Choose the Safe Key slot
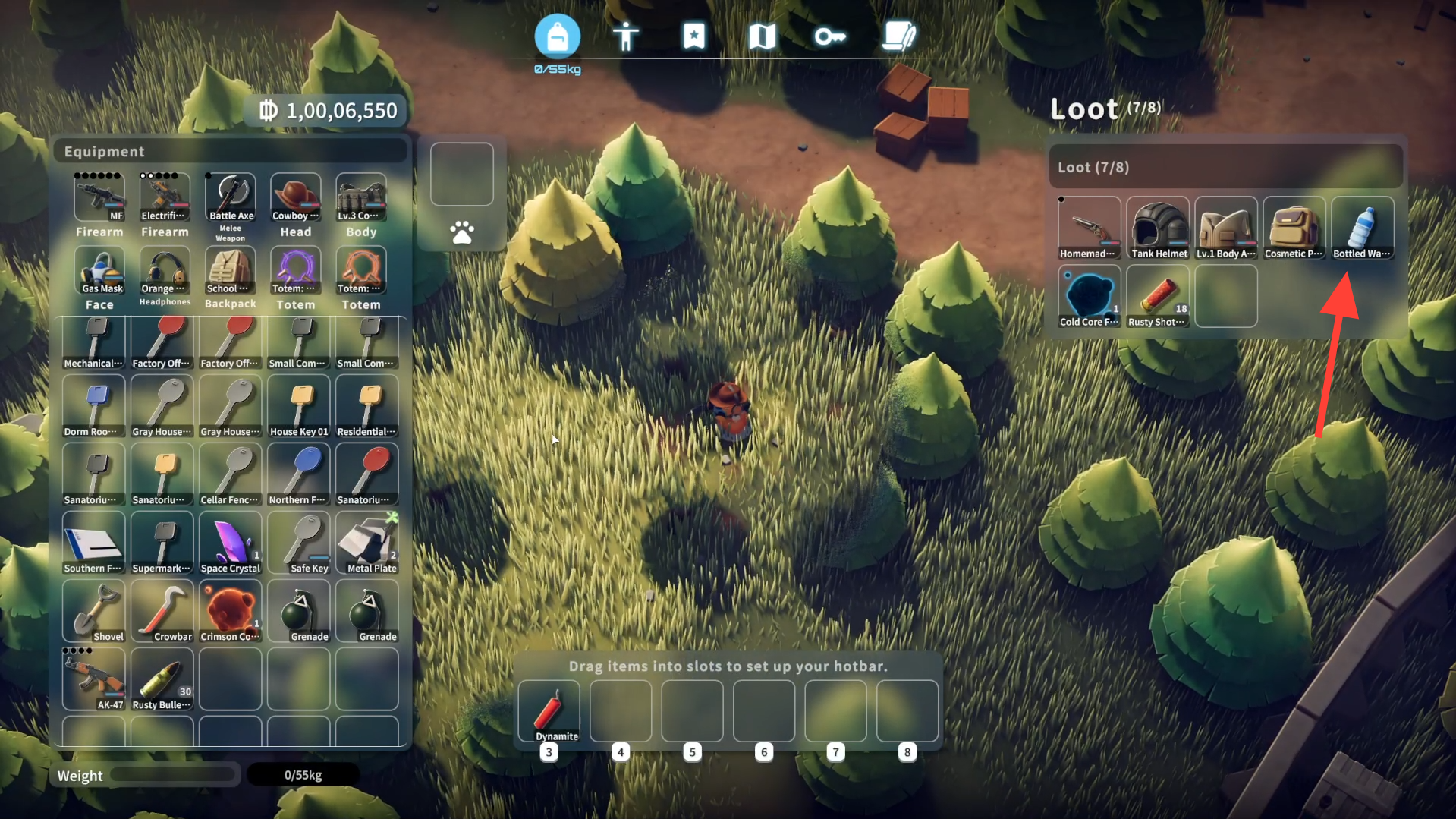 [299, 543]
